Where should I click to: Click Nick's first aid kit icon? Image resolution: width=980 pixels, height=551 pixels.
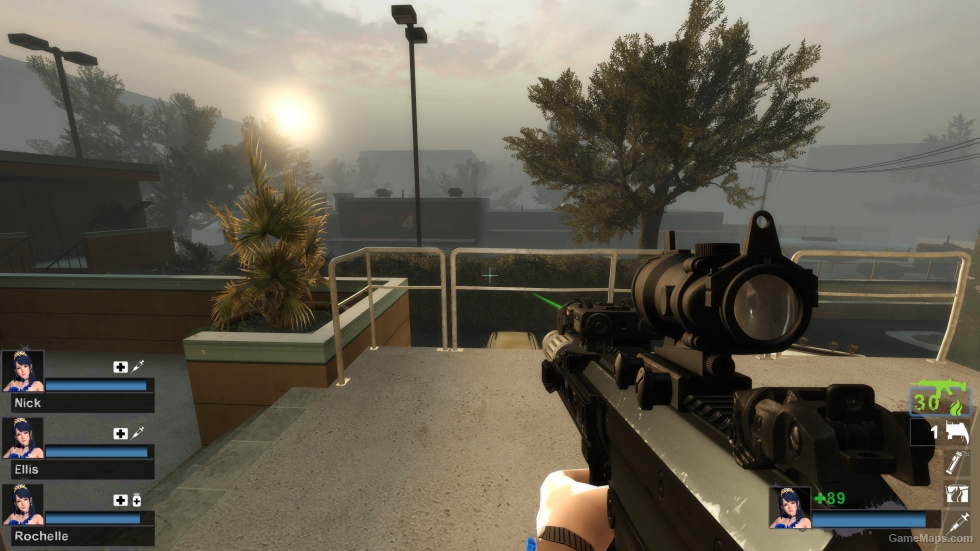pos(121,367)
